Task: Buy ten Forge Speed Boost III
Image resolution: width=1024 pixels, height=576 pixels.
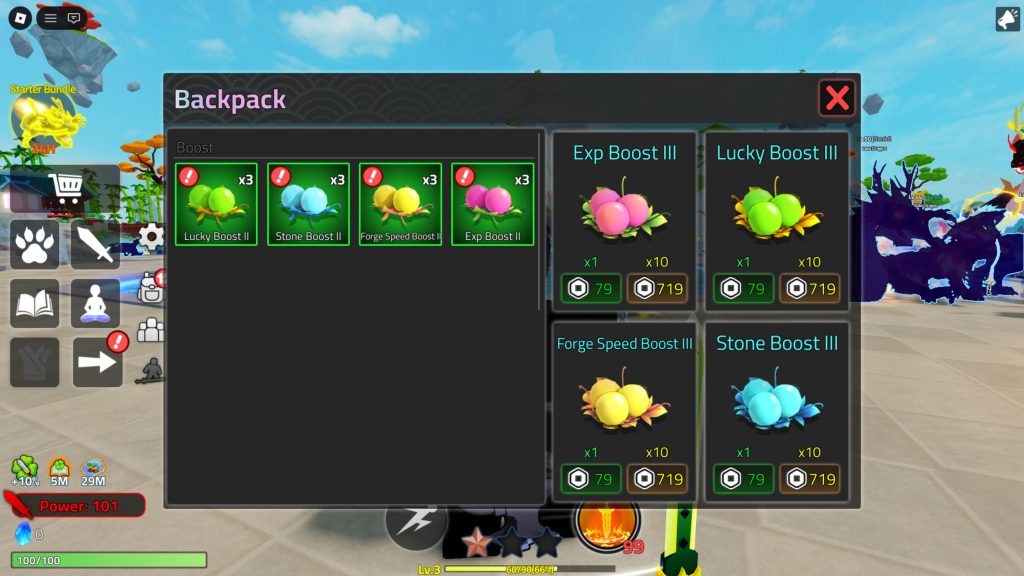Action: (x=657, y=479)
